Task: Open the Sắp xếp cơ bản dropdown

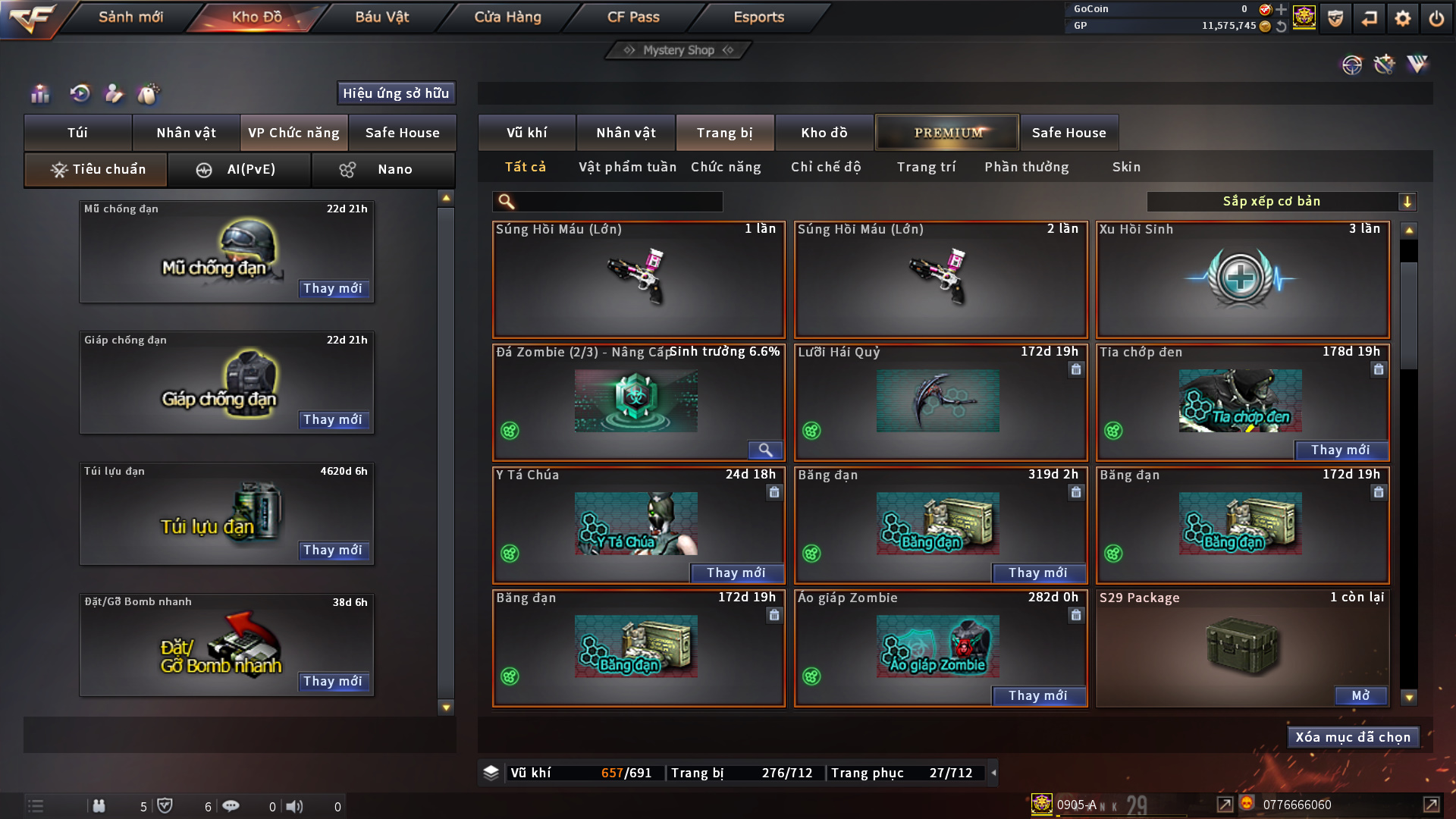Action: point(1281,201)
